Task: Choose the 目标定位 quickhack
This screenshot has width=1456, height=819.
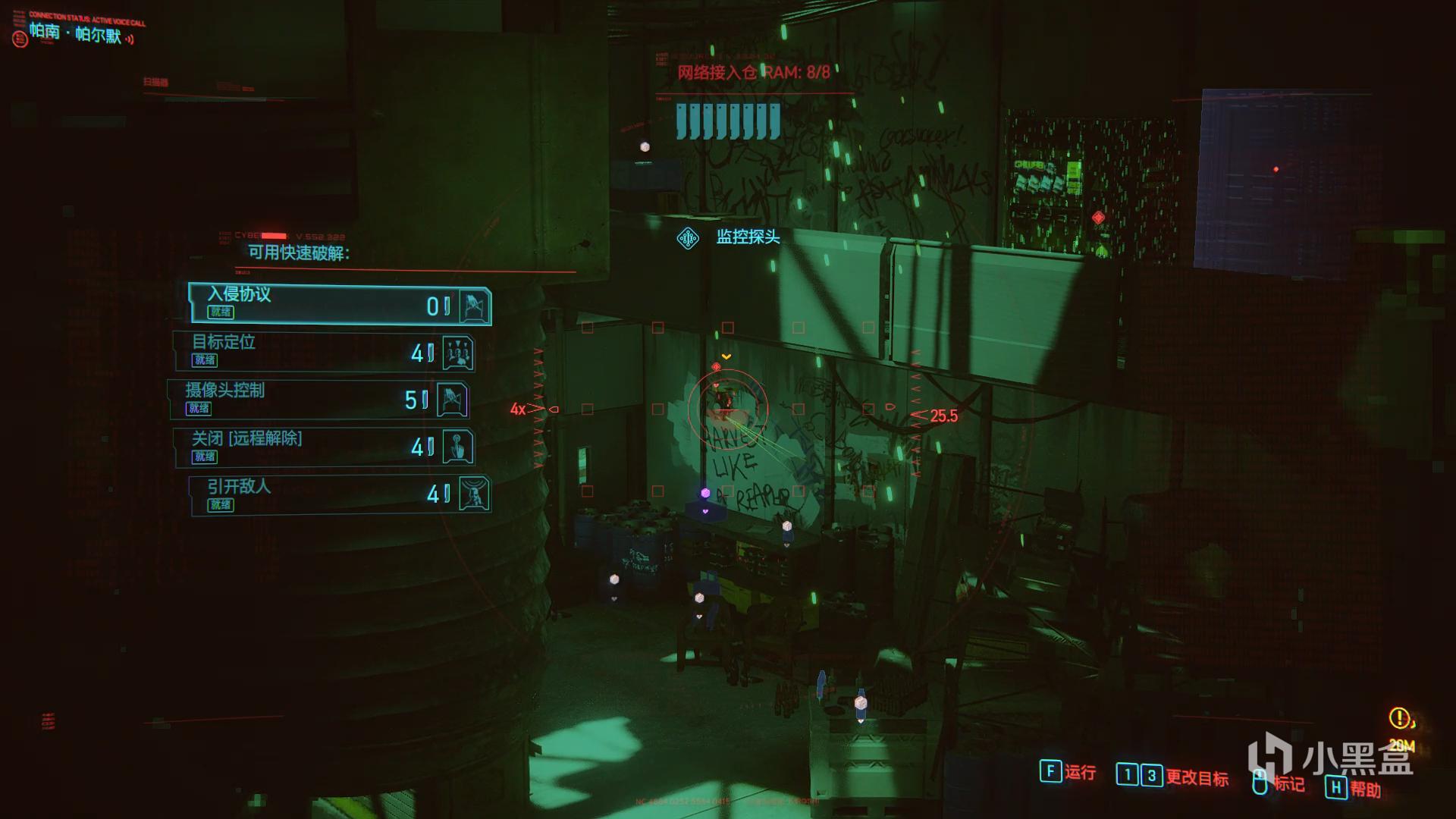Action: click(324, 352)
